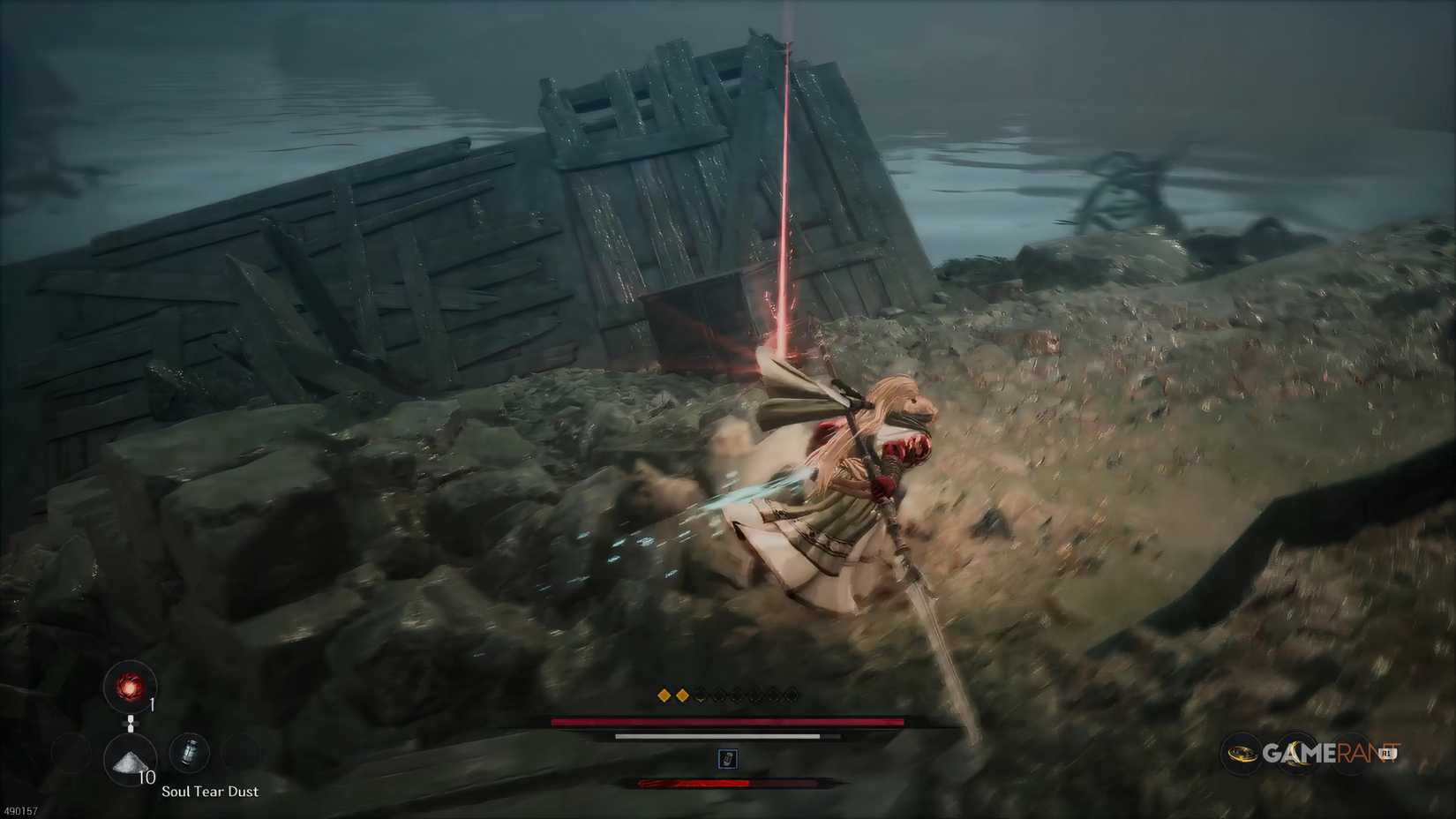Click the 490157 watermark number
The width and height of the screenshot is (1456, 819).
[20, 811]
